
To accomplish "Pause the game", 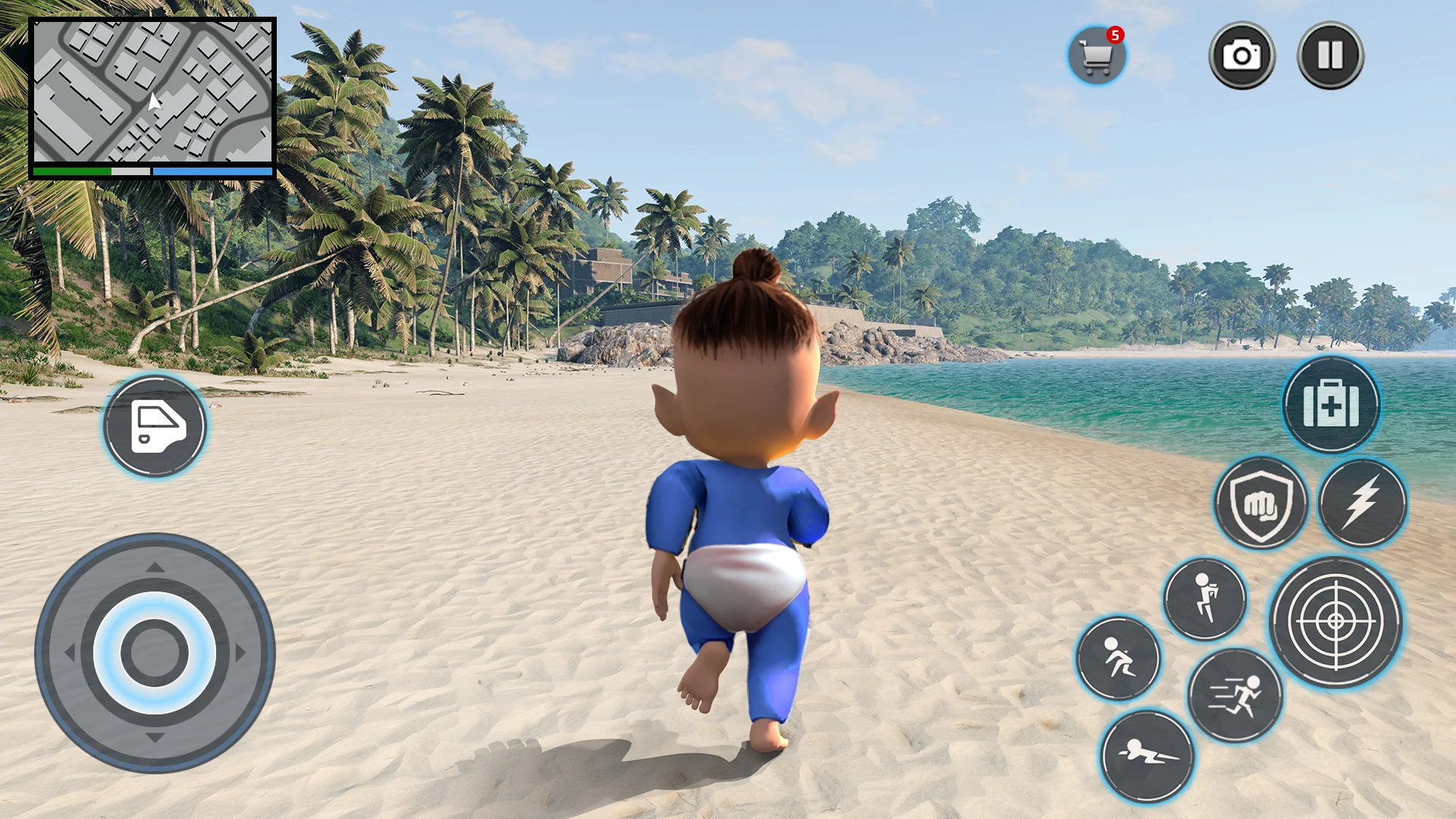I will coord(1330,55).
